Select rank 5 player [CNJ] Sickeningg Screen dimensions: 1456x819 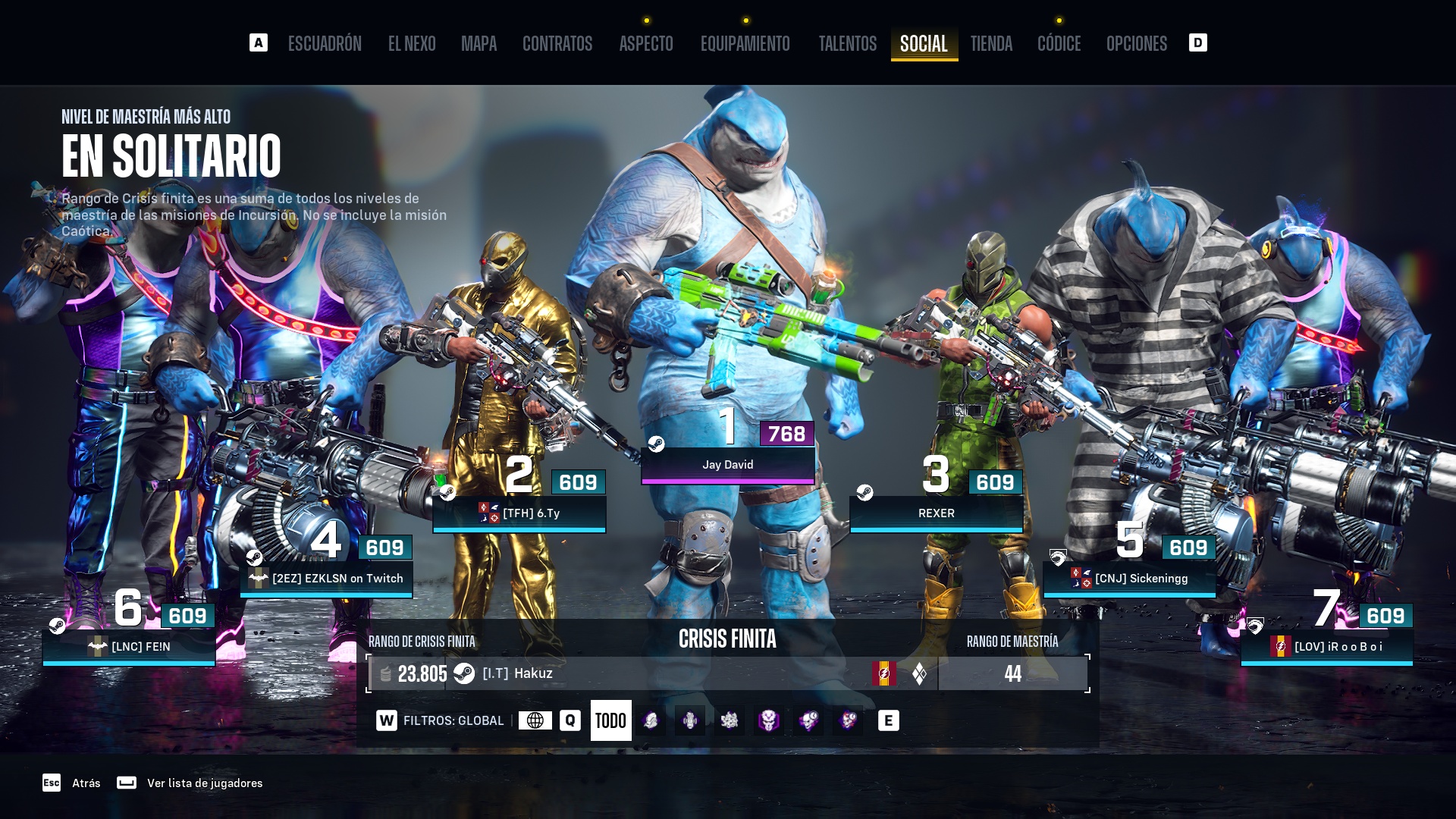[1129, 579]
